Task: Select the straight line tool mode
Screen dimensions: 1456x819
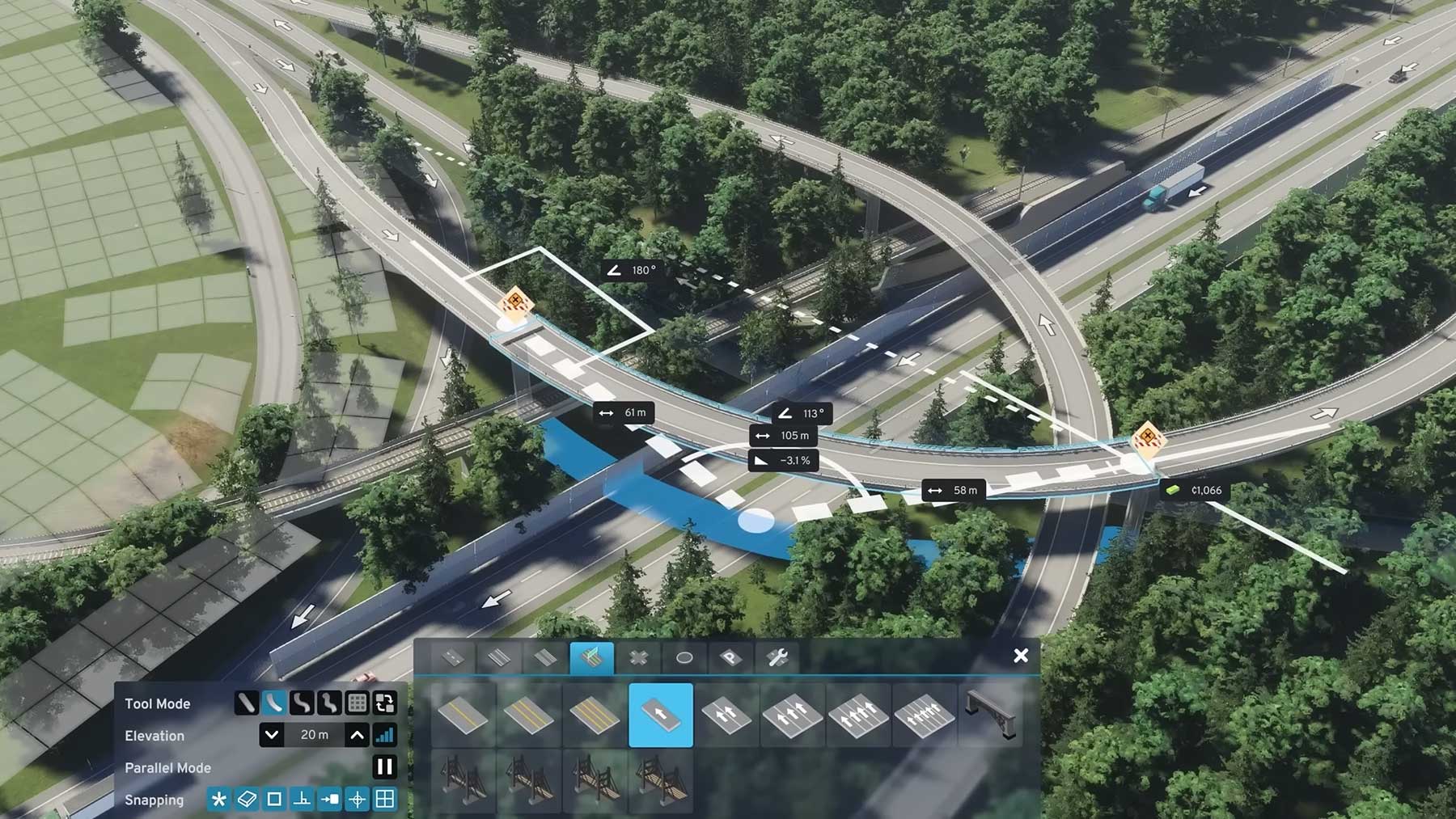Action: (246, 703)
